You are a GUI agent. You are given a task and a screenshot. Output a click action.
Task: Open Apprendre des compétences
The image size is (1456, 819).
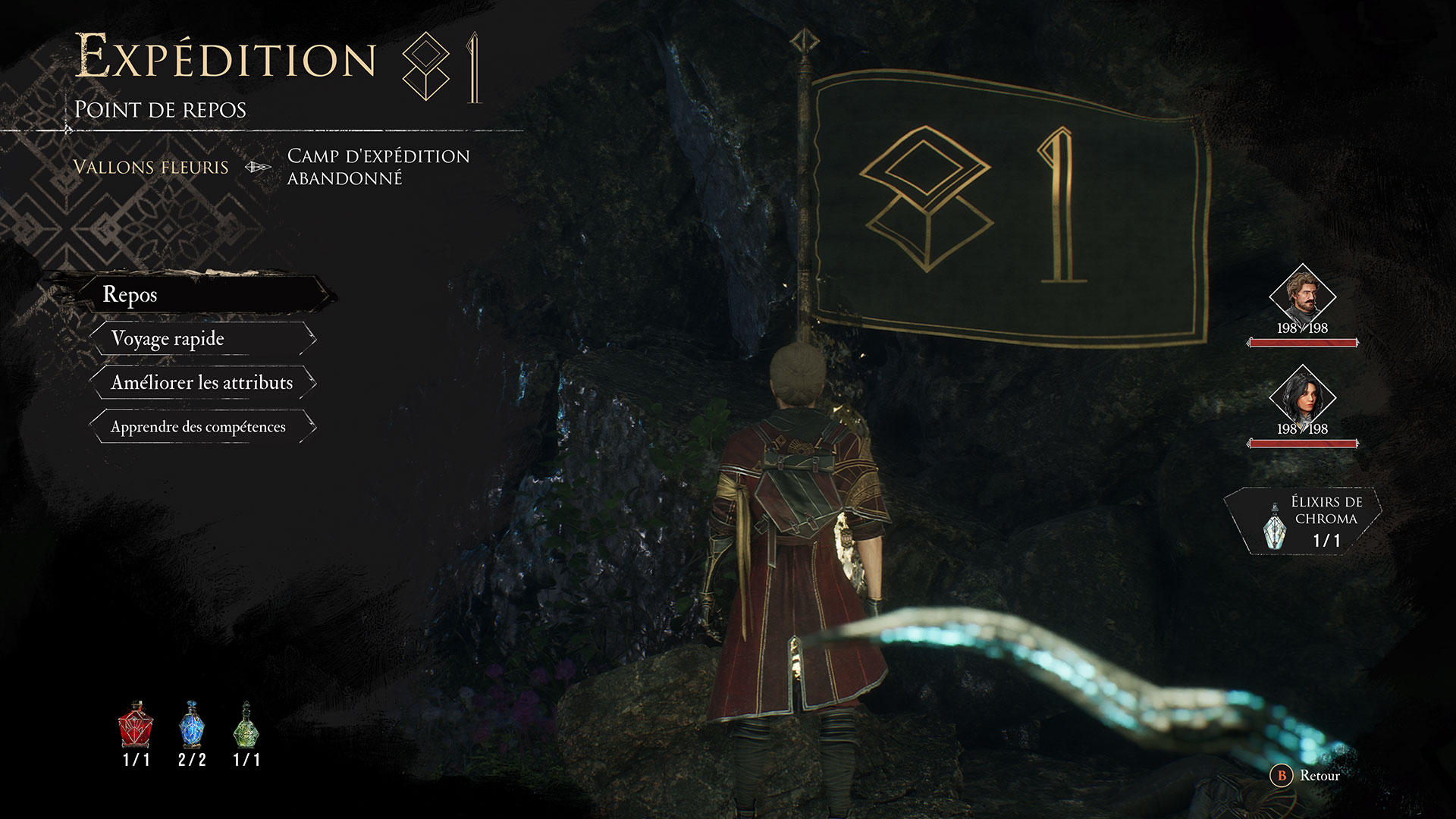tap(199, 426)
